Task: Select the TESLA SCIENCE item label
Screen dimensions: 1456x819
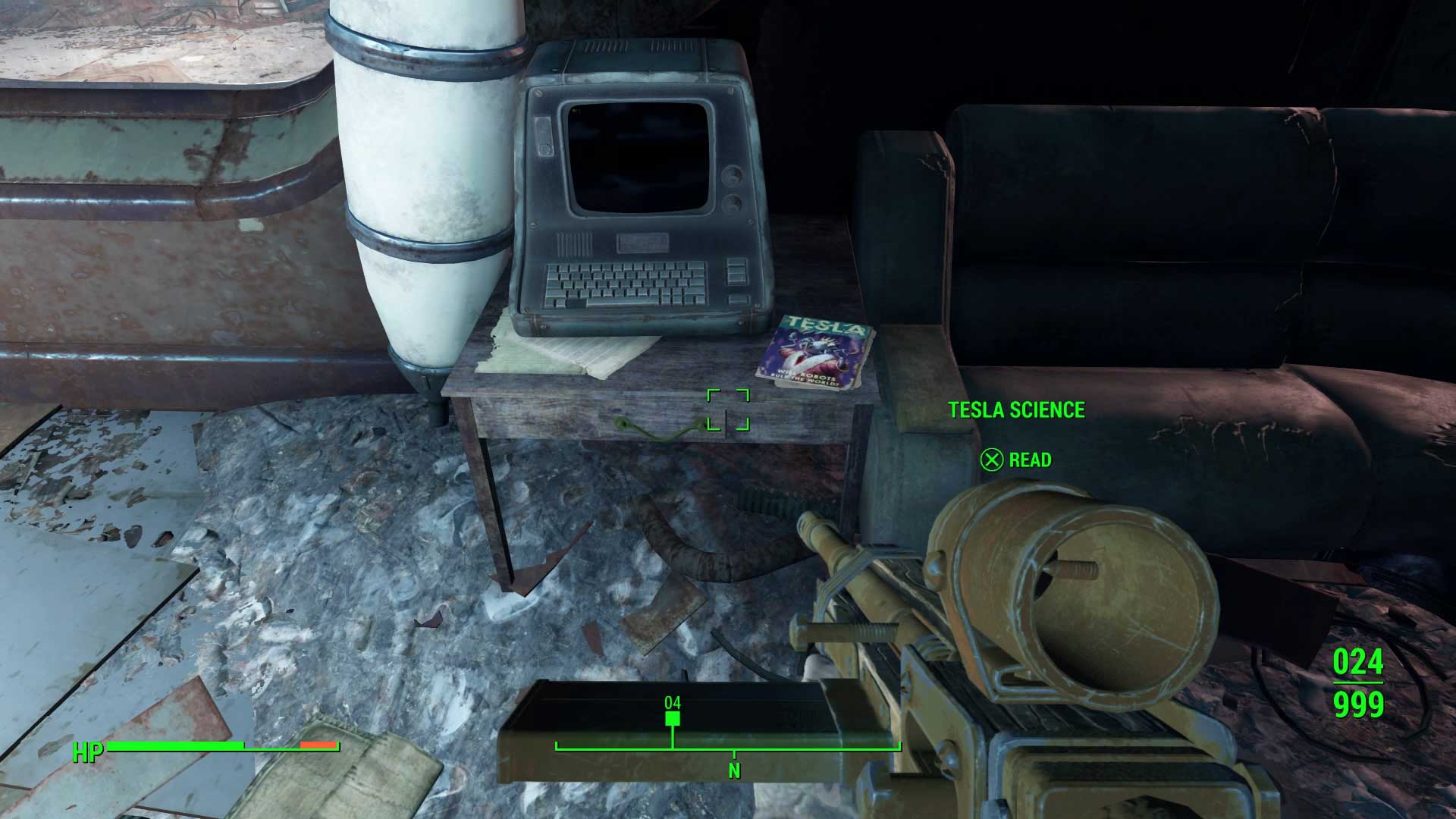Action: coord(1018,409)
